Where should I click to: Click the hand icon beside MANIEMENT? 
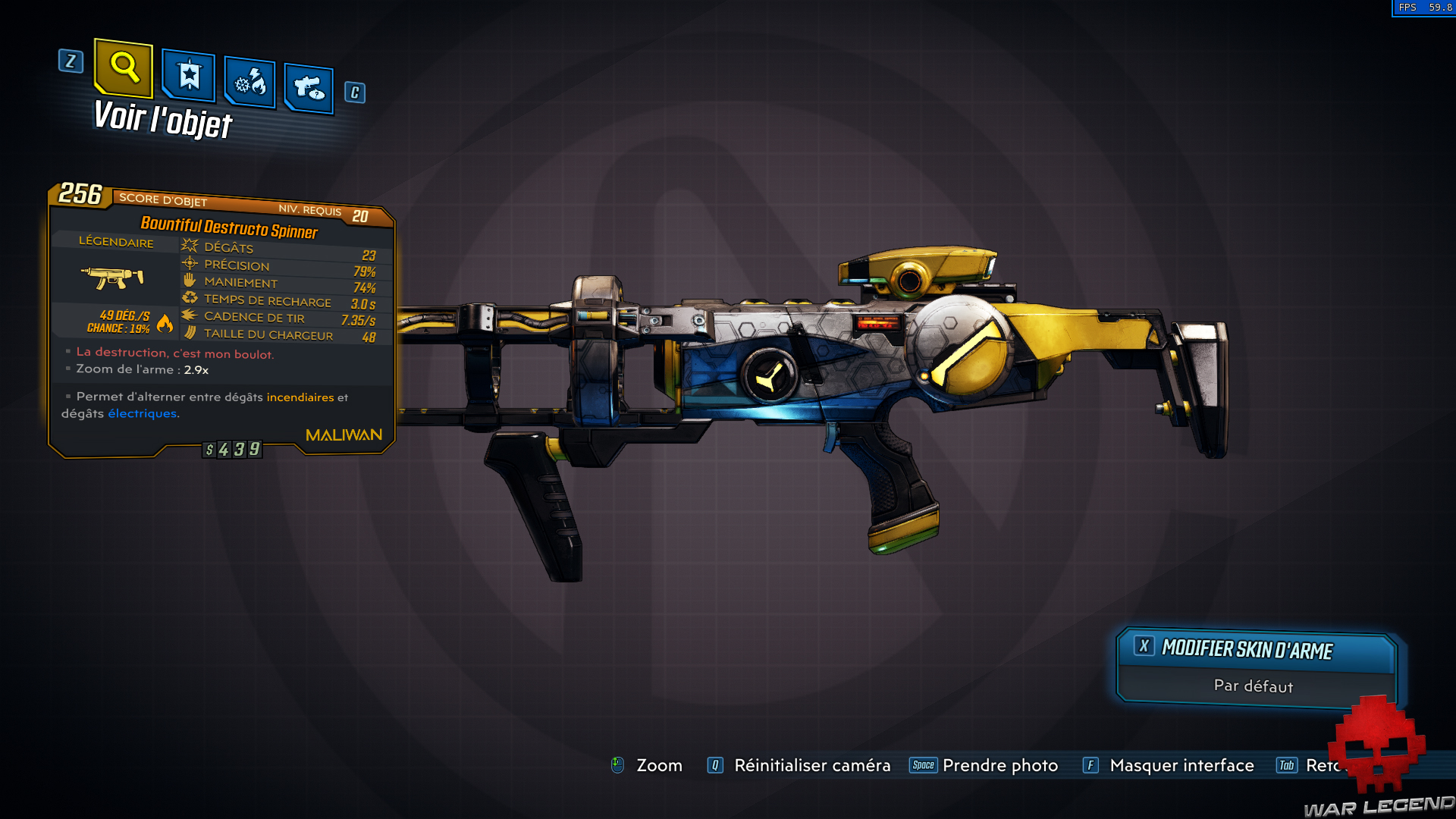187,281
